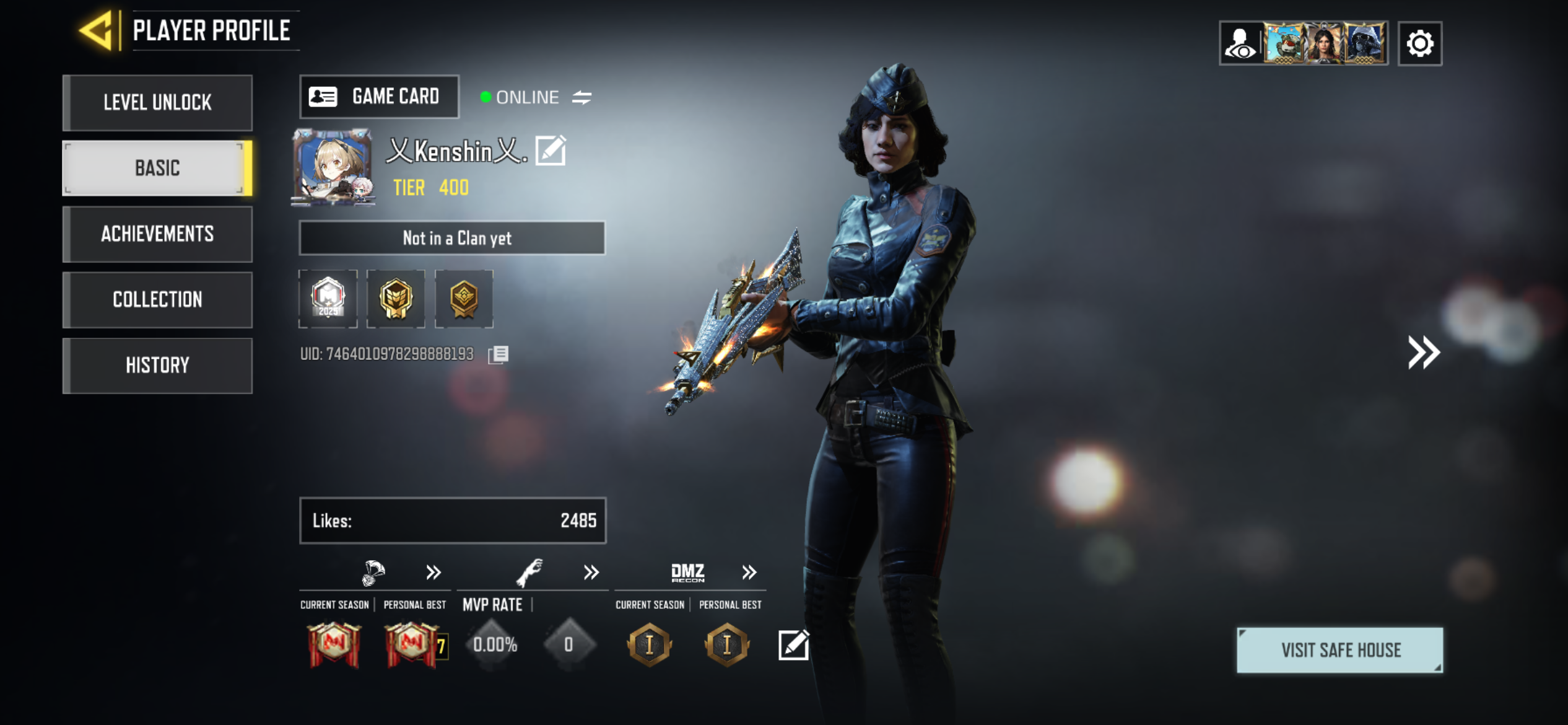Expand the DMZ Recon stats

point(749,572)
